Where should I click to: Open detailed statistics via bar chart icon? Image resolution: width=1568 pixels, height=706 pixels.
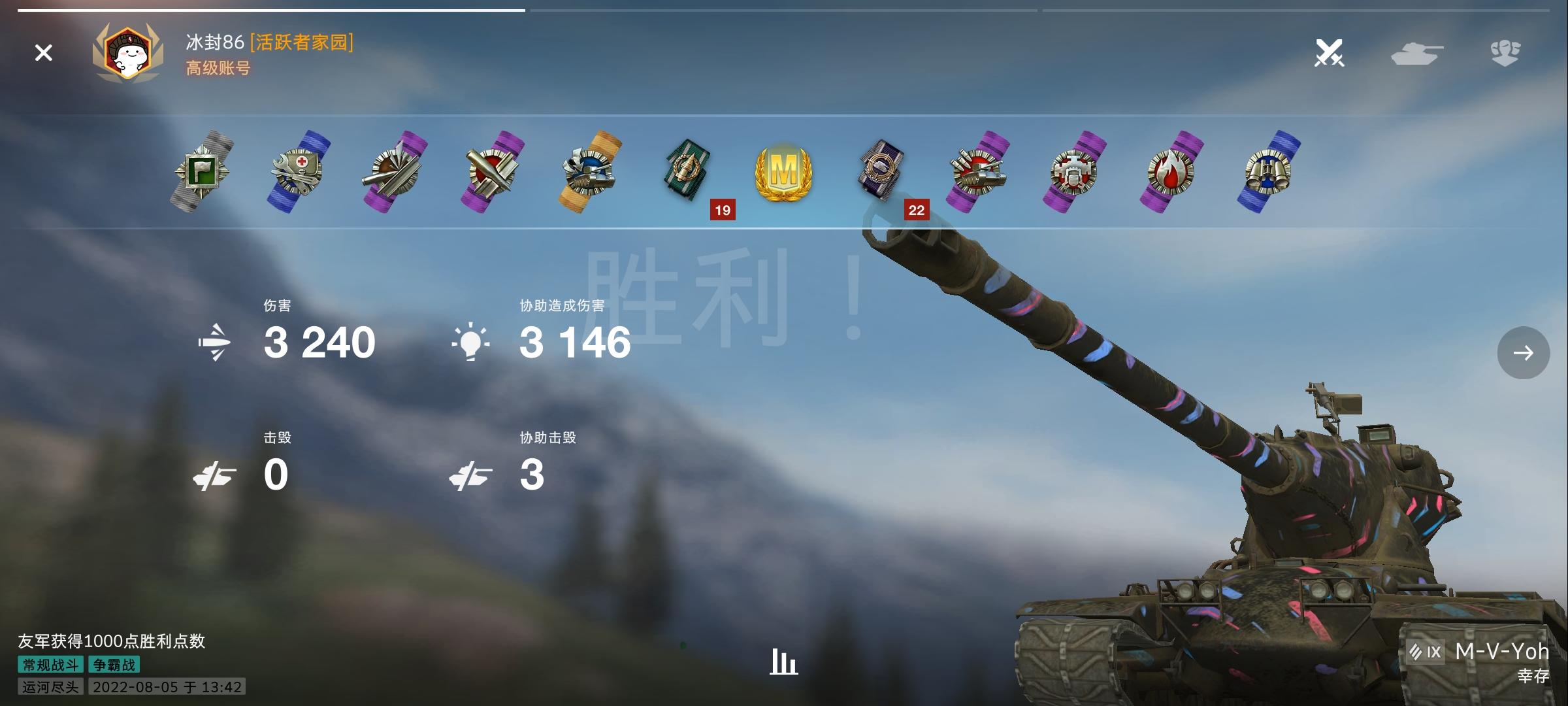(783, 661)
